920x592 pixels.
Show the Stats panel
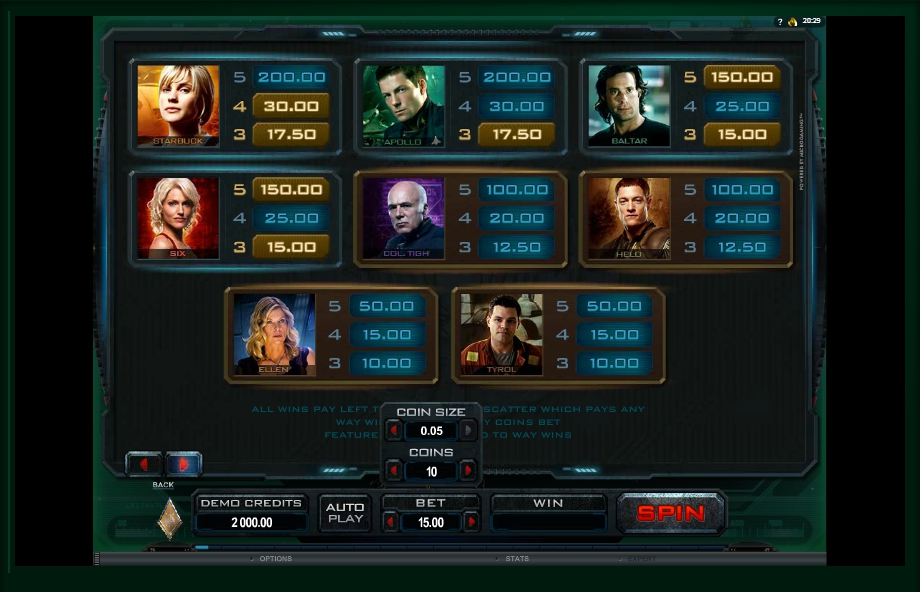pyautogui.click(x=516, y=559)
